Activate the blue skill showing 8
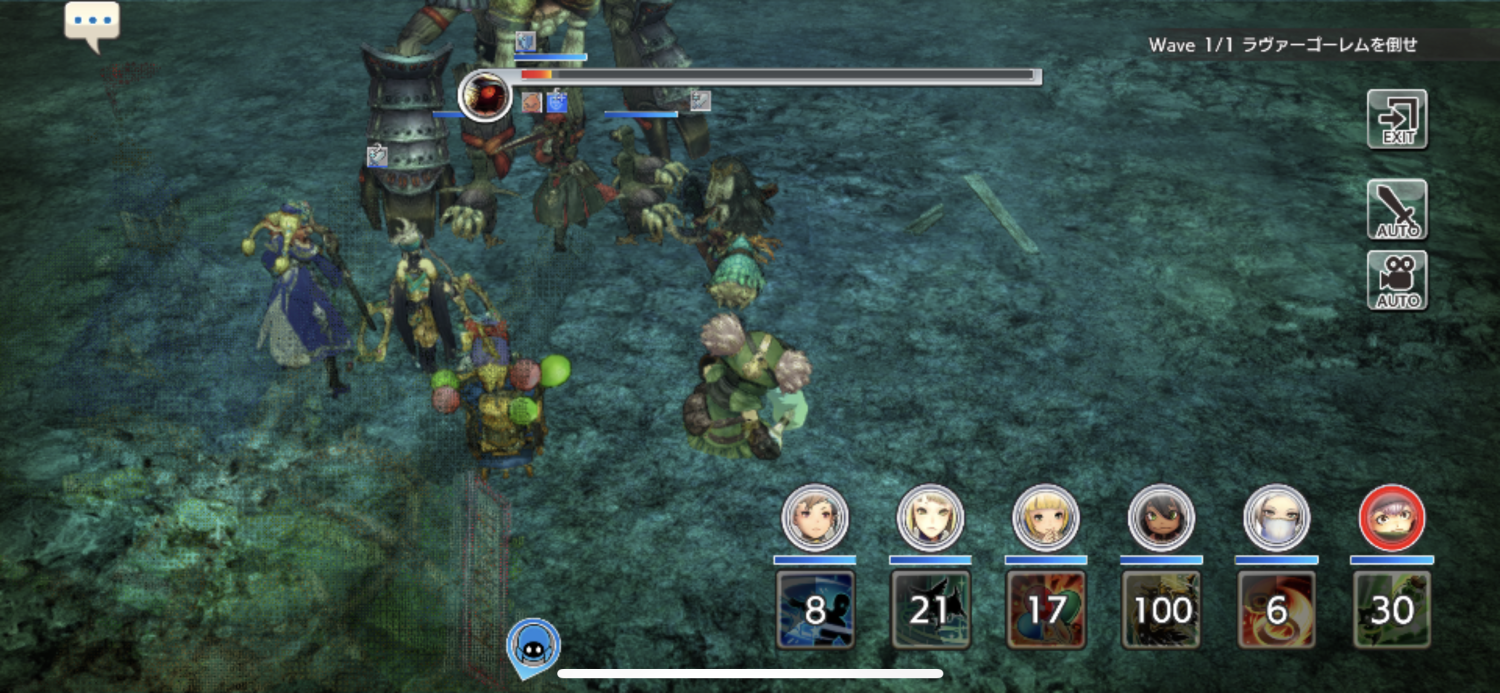The image size is (1500, 693). [x=815, y=609]
